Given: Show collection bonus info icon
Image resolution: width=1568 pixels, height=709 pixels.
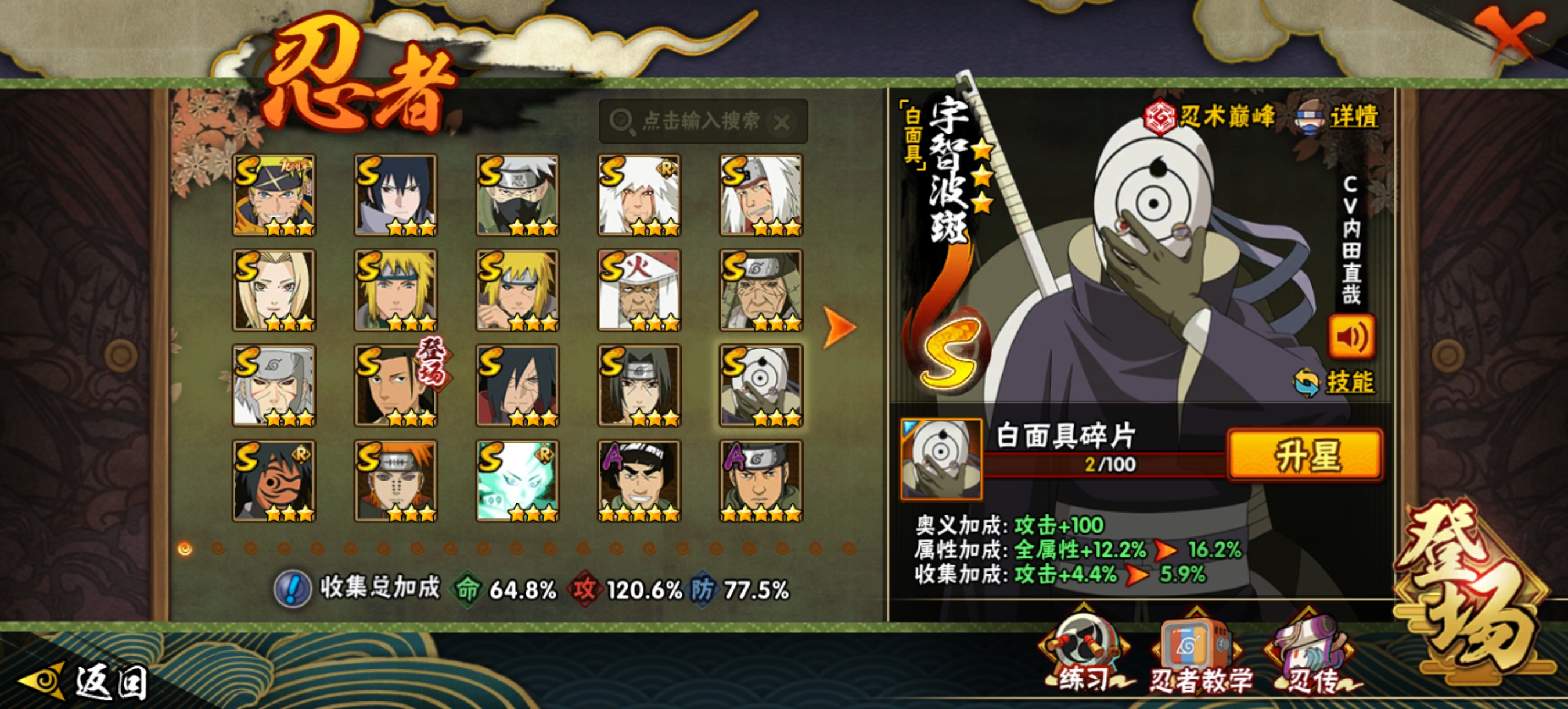Looking at the screenshot, I should (293, 589).
